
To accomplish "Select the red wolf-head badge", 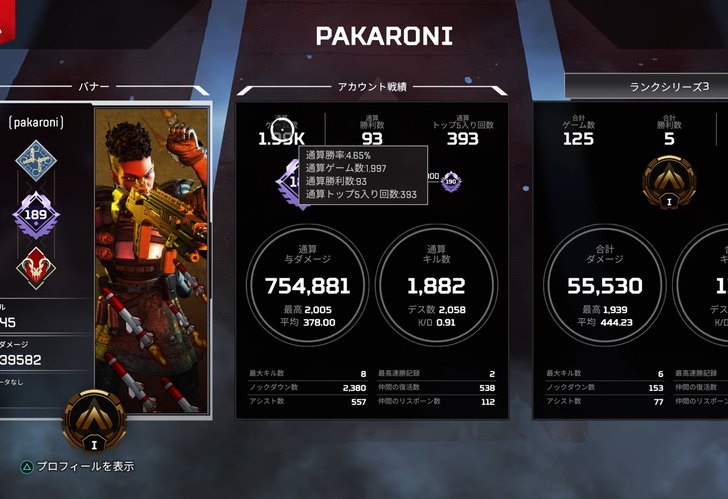I will pyautogui.click(x=37, y=268).
